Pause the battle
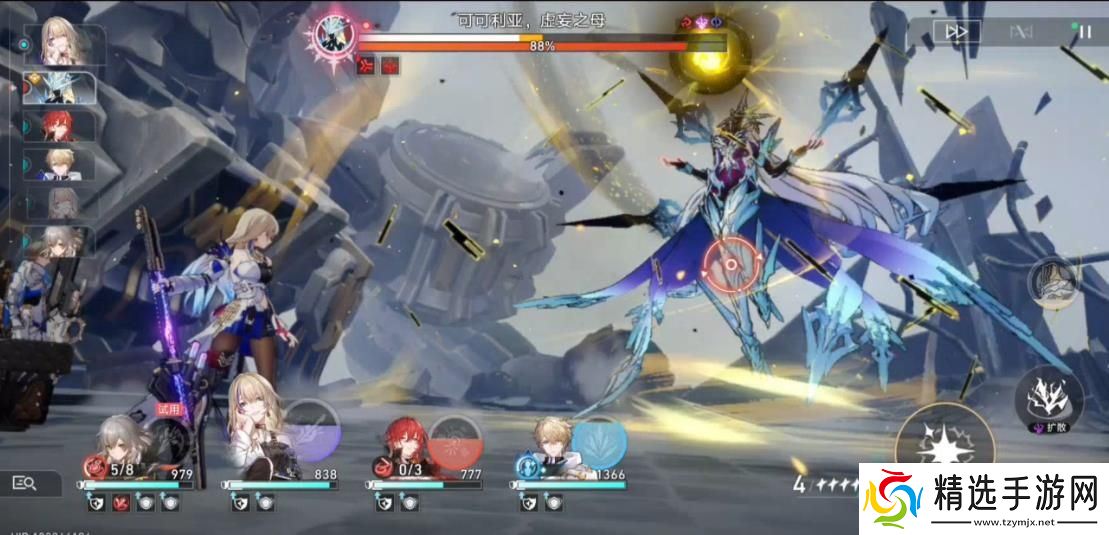 tap(1085, 32)
